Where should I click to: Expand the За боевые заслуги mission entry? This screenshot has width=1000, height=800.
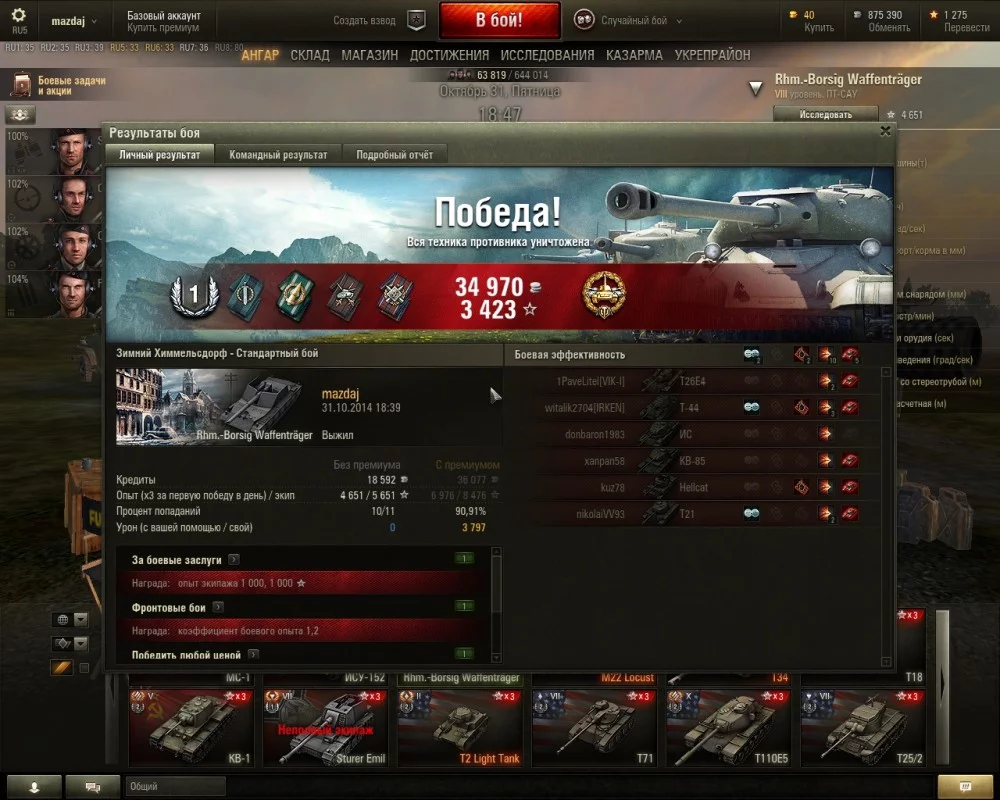pos(233,560)
